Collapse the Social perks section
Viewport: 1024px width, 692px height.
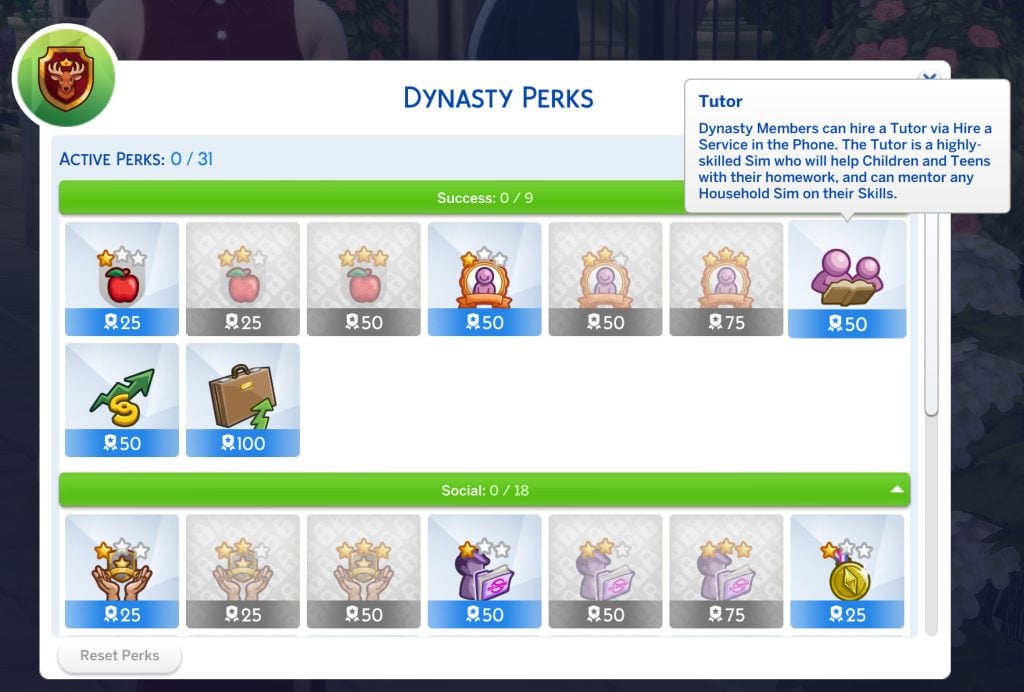[x=897, y=490]
